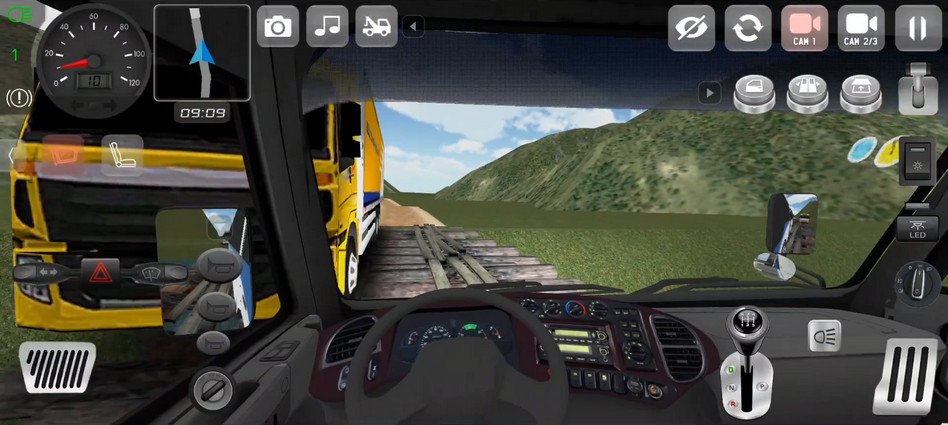Tap the circular arrows refresh button
This screenshot has height=425, width=948.
[x=748, y=28]
